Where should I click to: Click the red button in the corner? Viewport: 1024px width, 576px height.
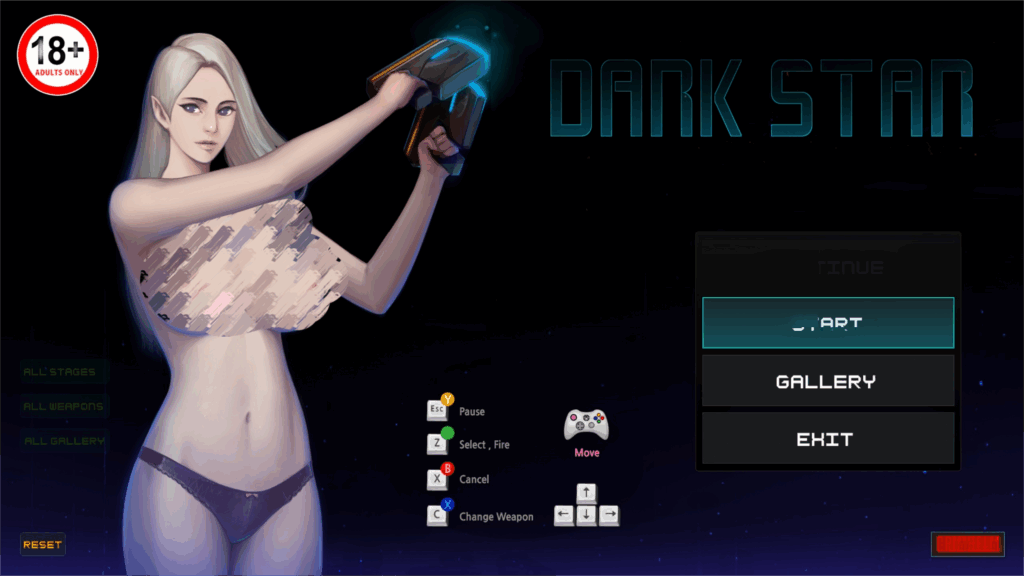(x=967, y=544)
